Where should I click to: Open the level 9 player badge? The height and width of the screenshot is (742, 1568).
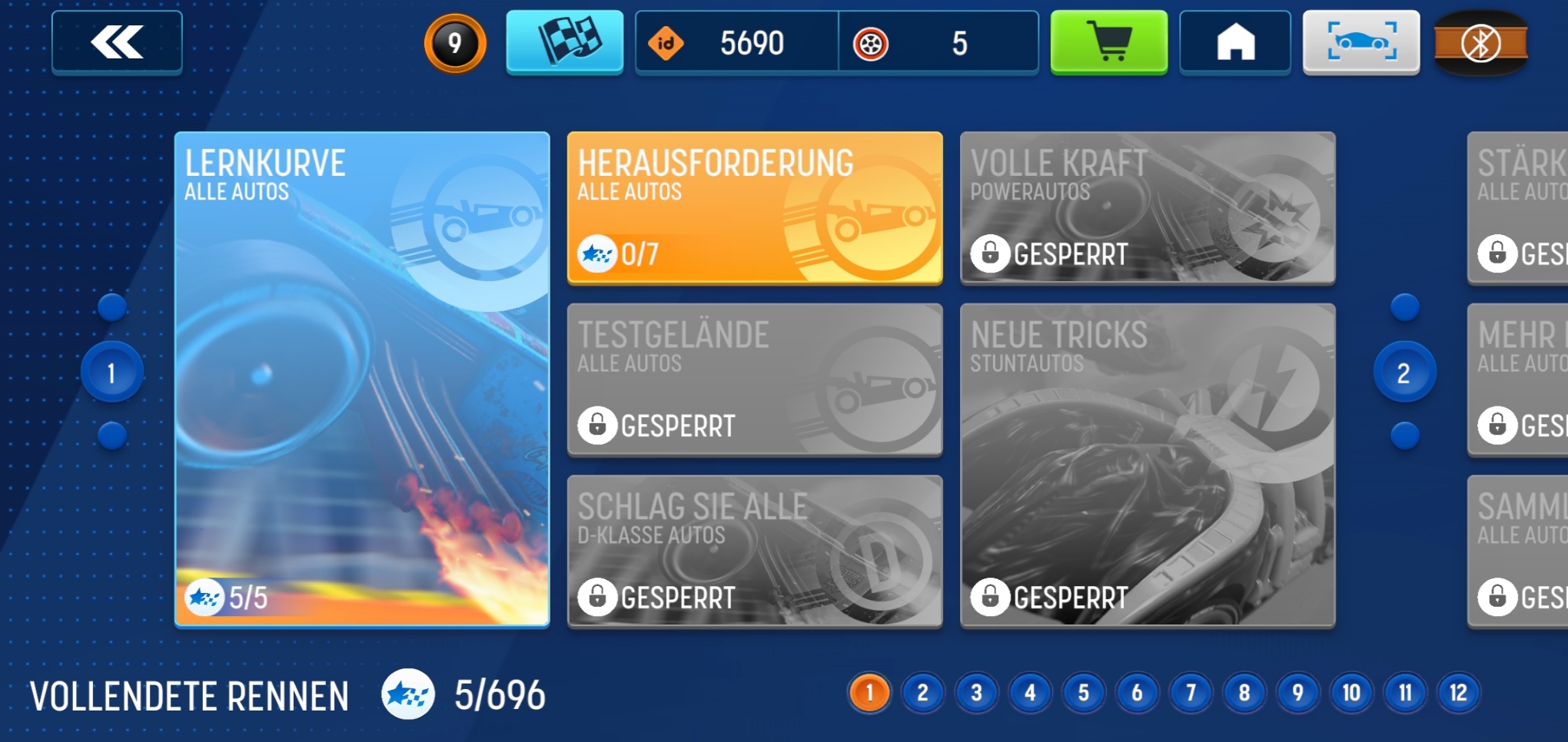[455, 43]
